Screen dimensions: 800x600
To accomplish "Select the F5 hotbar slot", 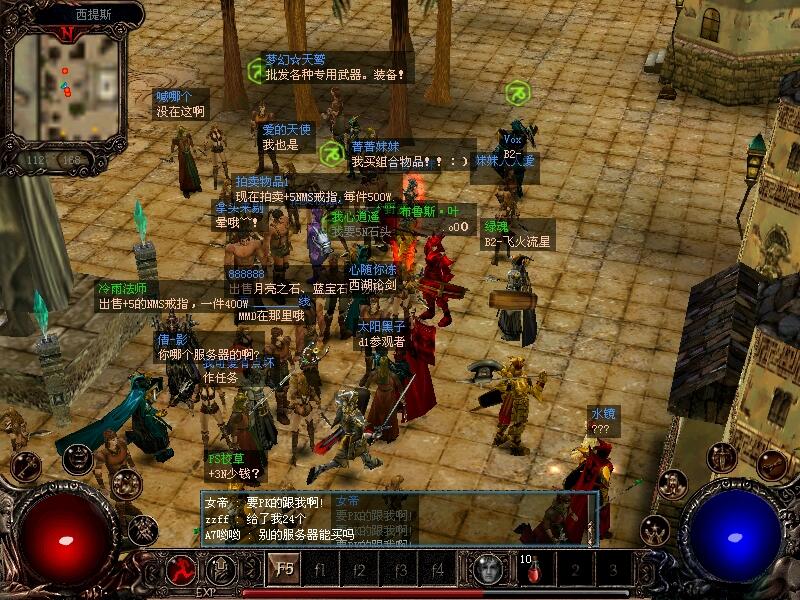I will [283, 570].
